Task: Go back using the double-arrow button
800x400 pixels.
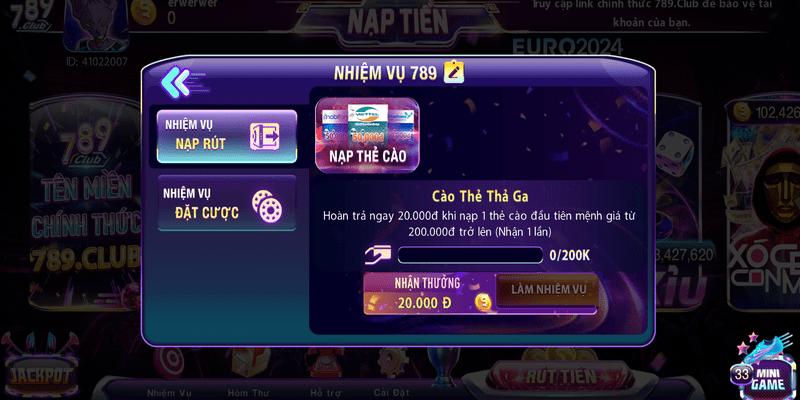Action: (175, 80)
